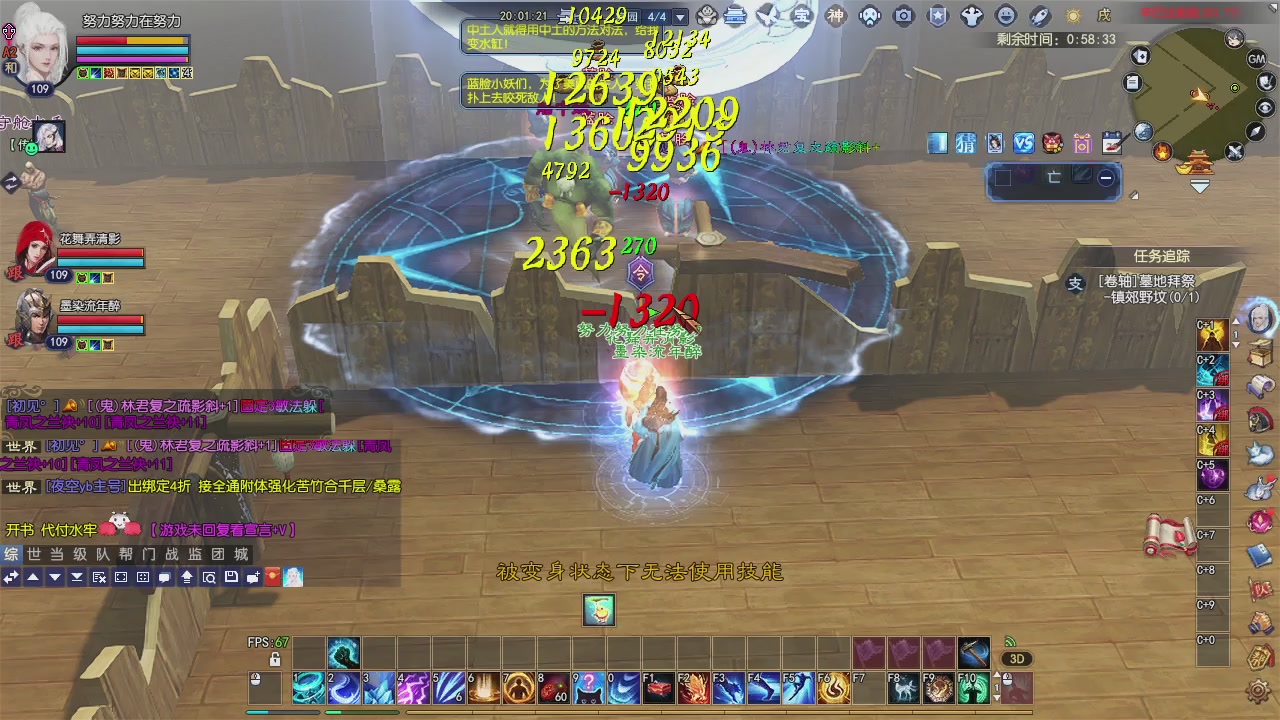Collapse the buff panel with the minus toggle
Screen dimensions: 1280x720
pos(1106,178)
